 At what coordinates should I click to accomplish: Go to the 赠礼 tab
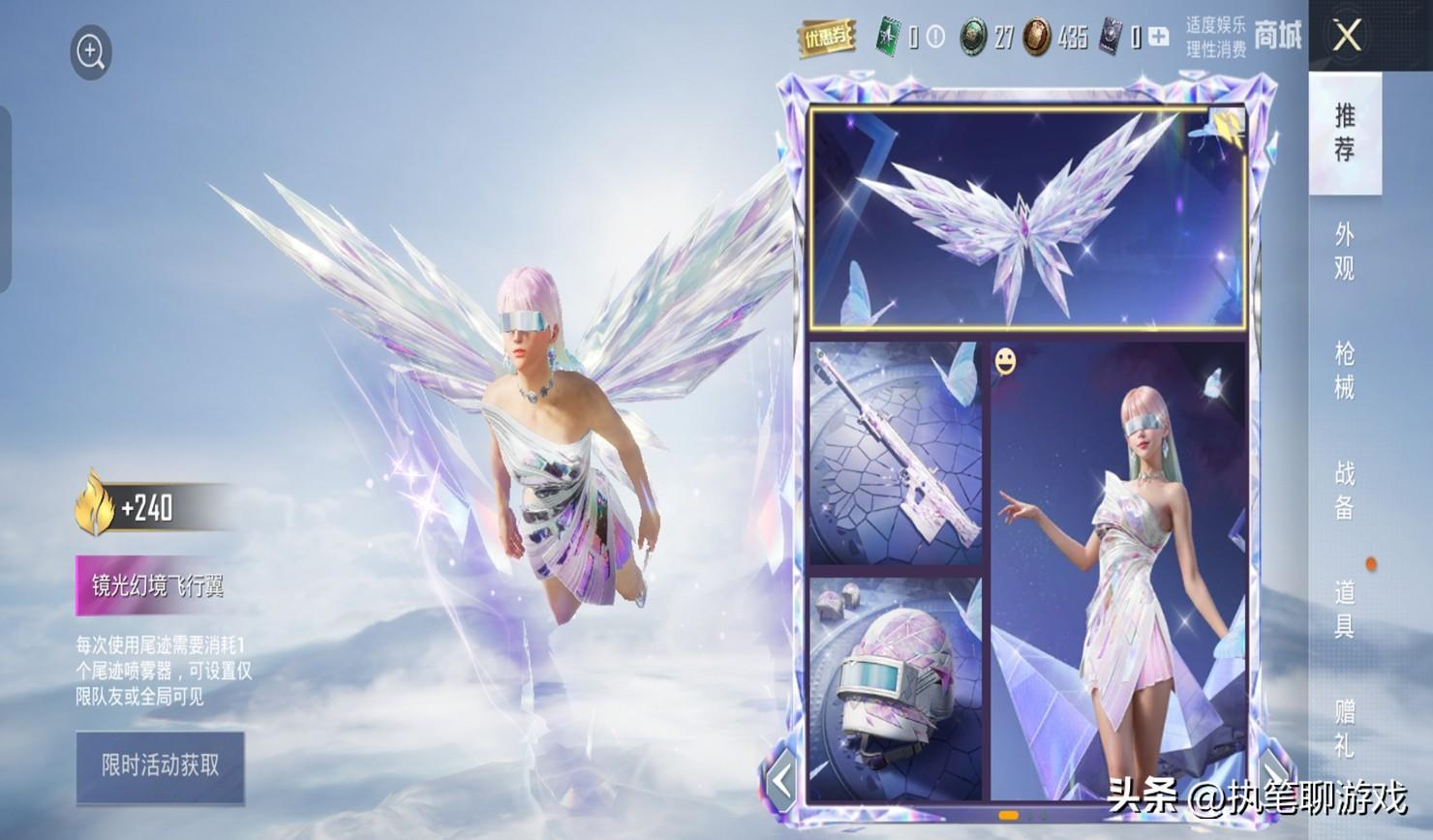[x=1345, y=728]
